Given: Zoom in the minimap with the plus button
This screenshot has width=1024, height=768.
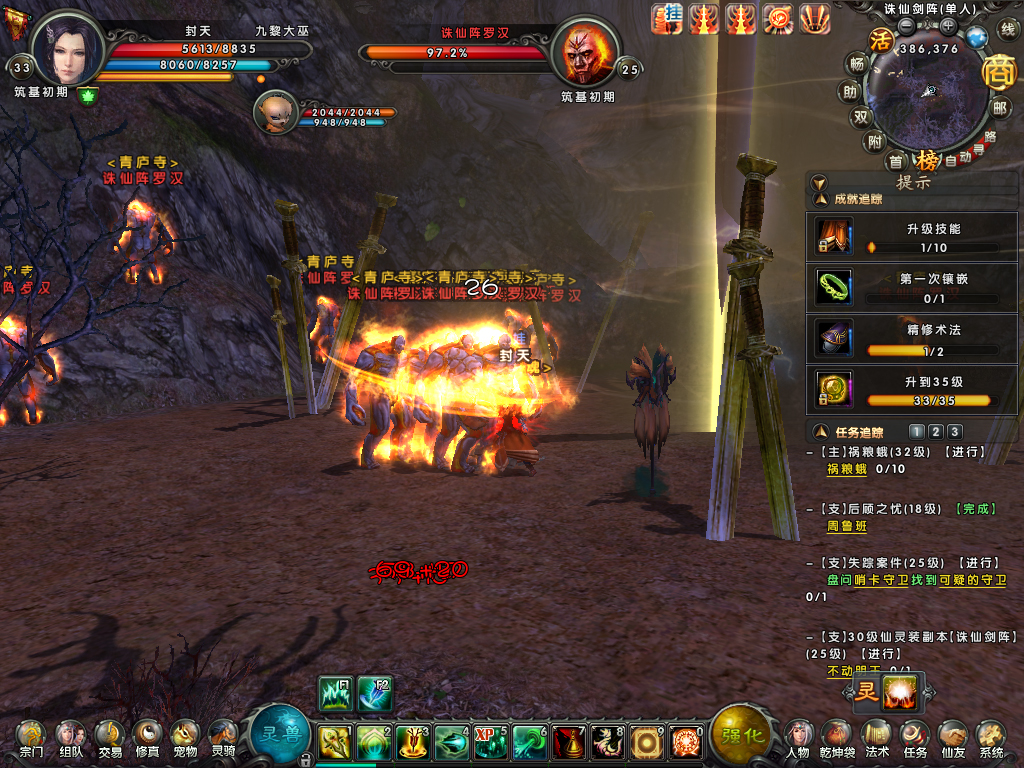Looking at the screenshot, I should [948, 26].
